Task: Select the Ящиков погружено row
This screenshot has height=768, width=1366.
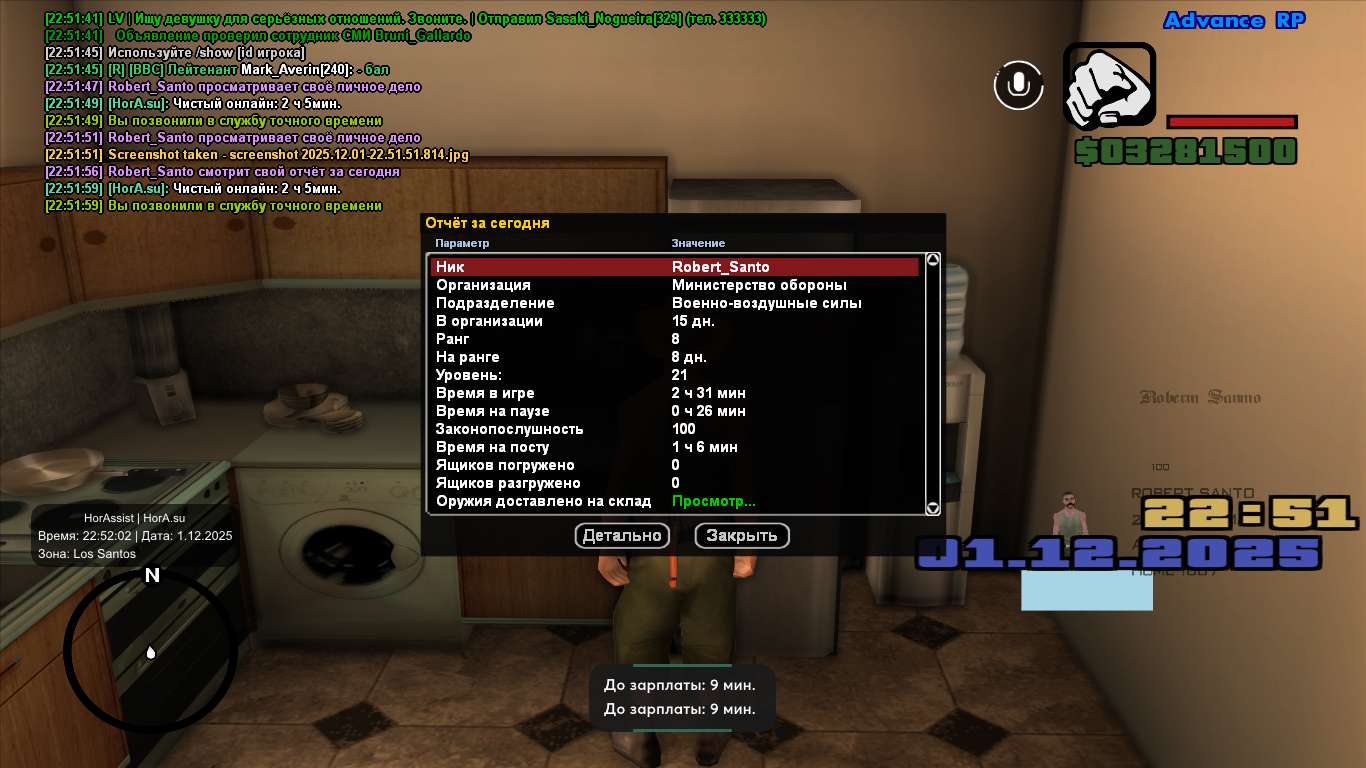Action: 674,465
